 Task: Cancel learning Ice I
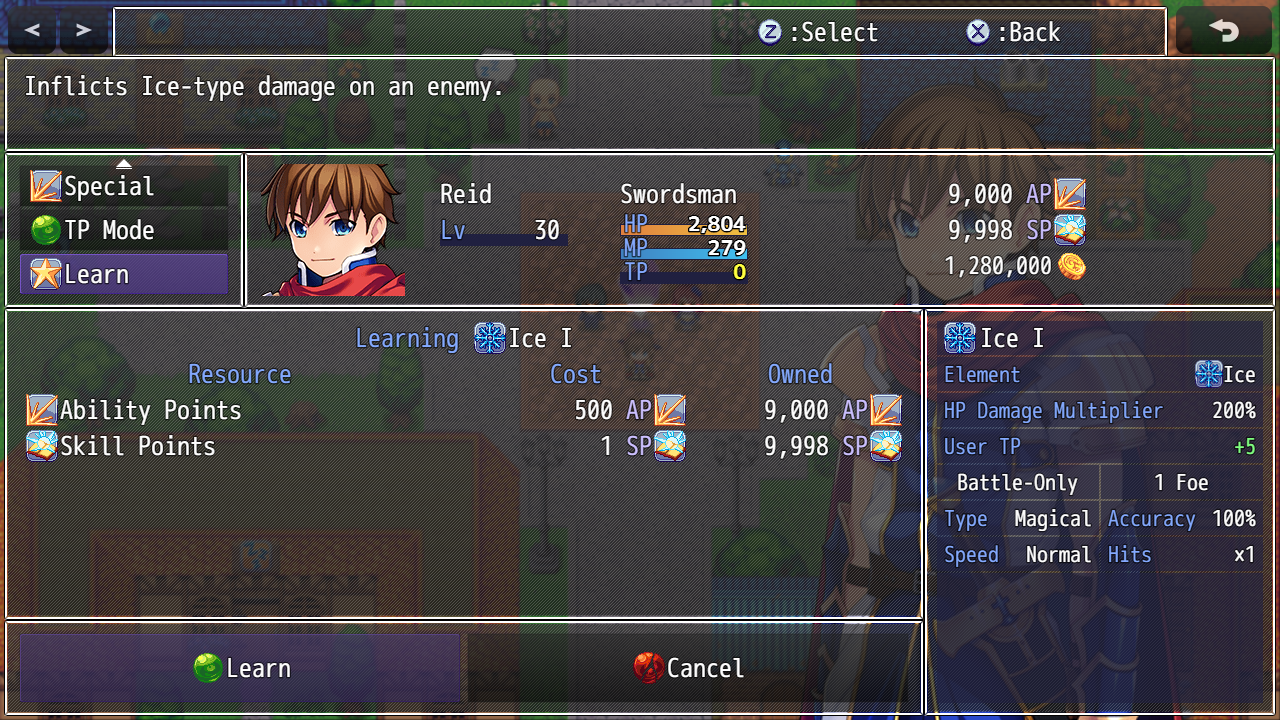(689, 668)
